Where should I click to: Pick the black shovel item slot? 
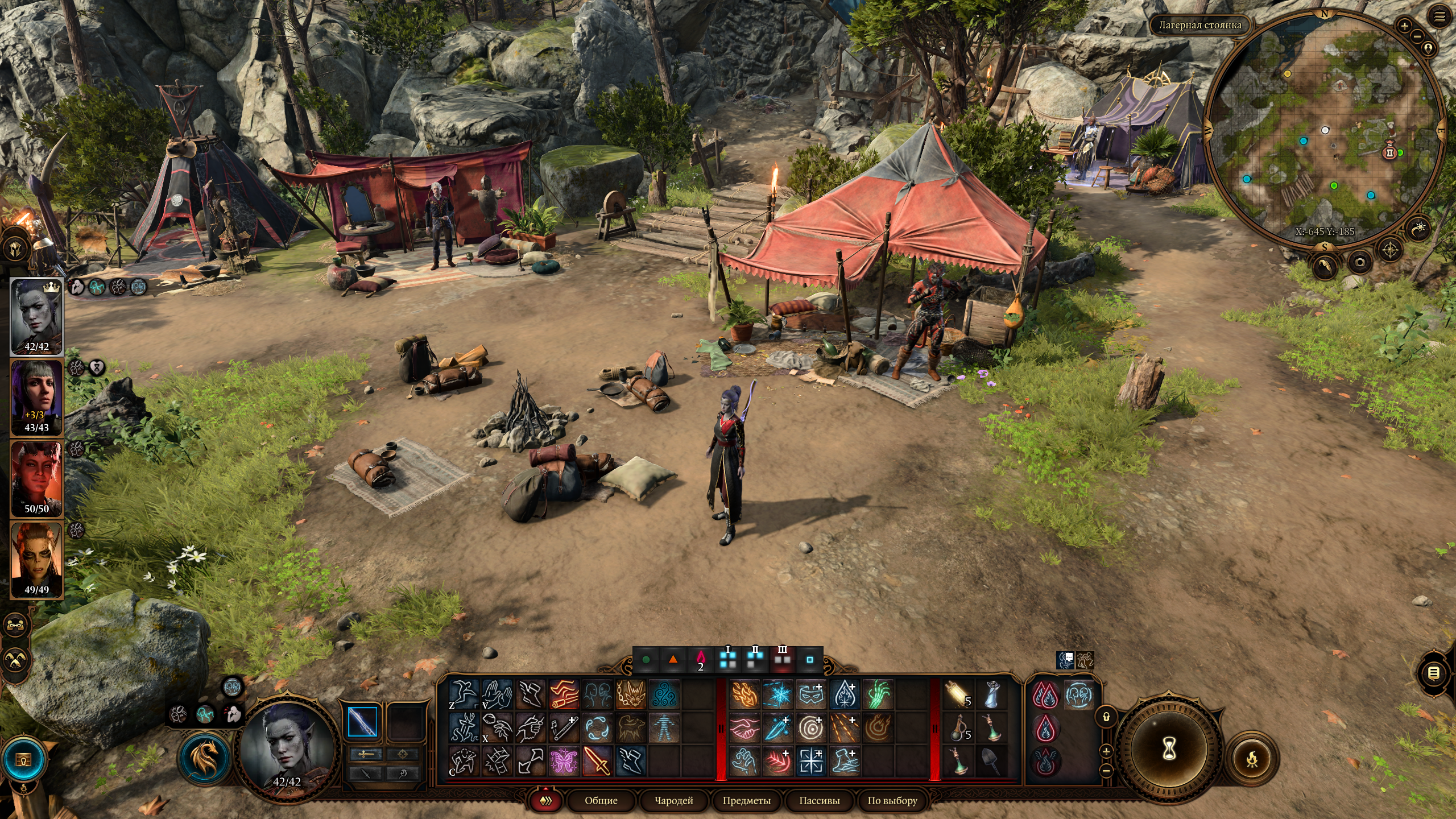(x=992, y=761)
